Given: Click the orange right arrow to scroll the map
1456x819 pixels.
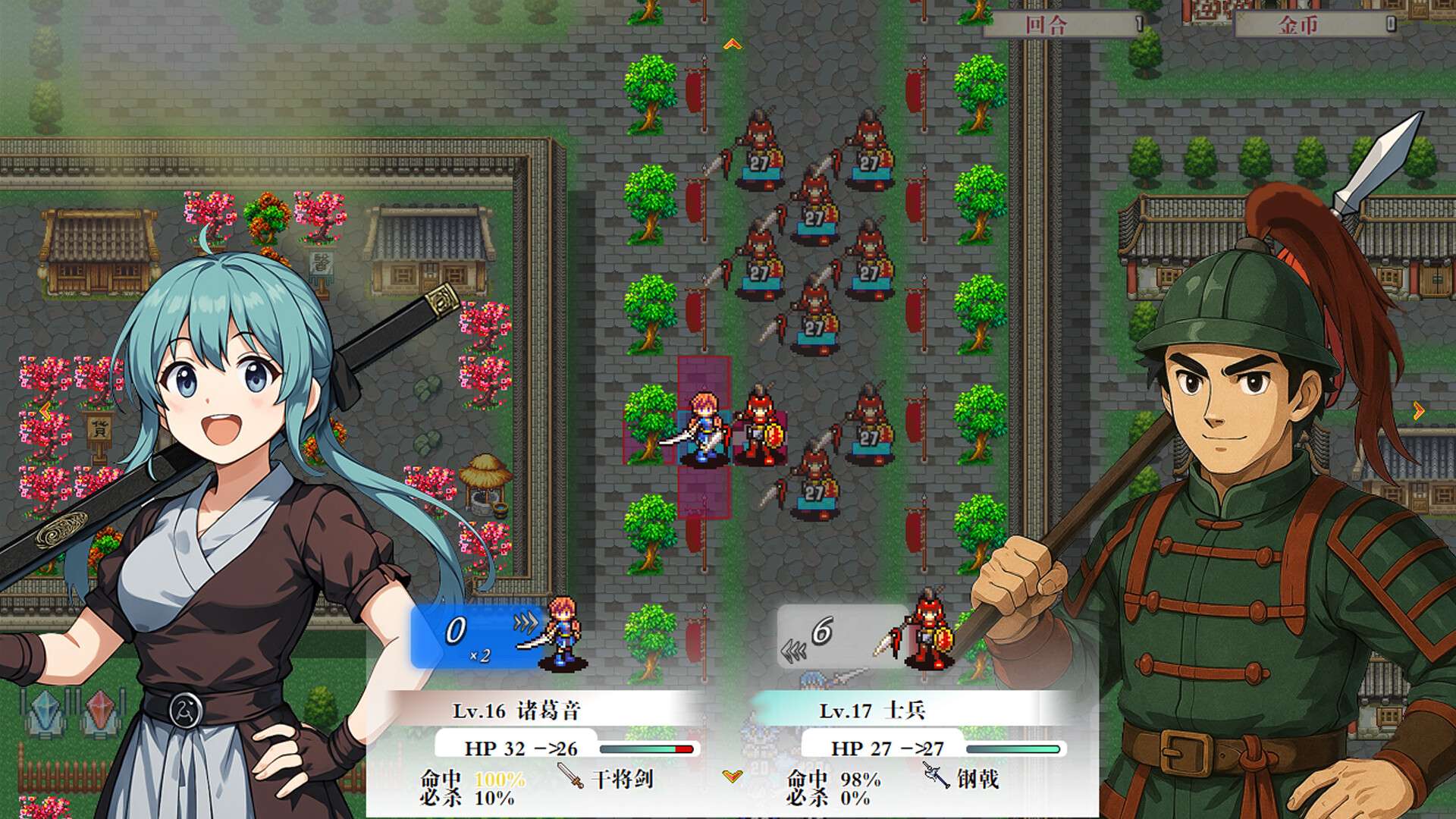Looking at the screenshot, I should tap(1418, 411).
